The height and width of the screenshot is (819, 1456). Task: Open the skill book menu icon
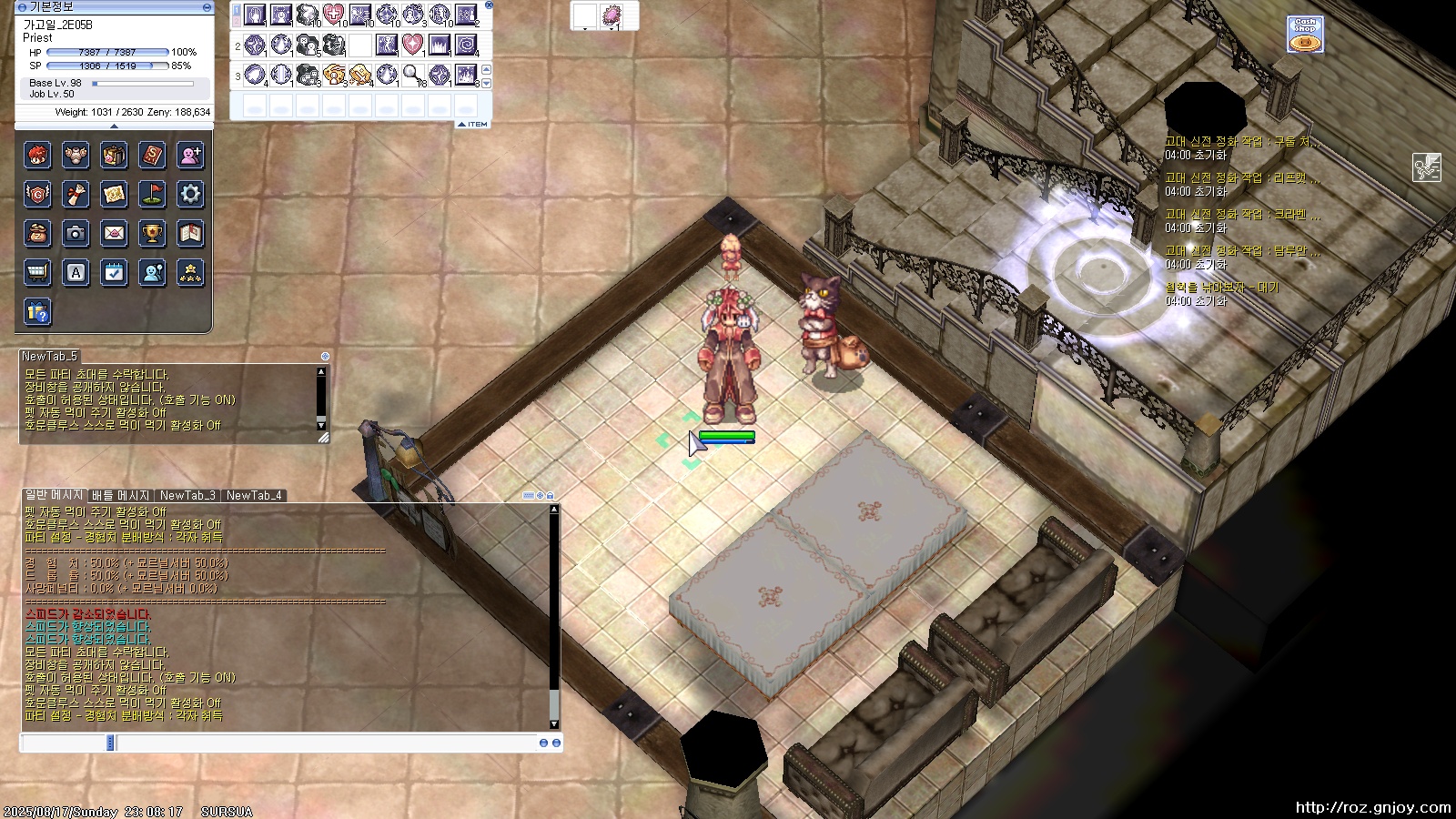(x=152, y=156)
